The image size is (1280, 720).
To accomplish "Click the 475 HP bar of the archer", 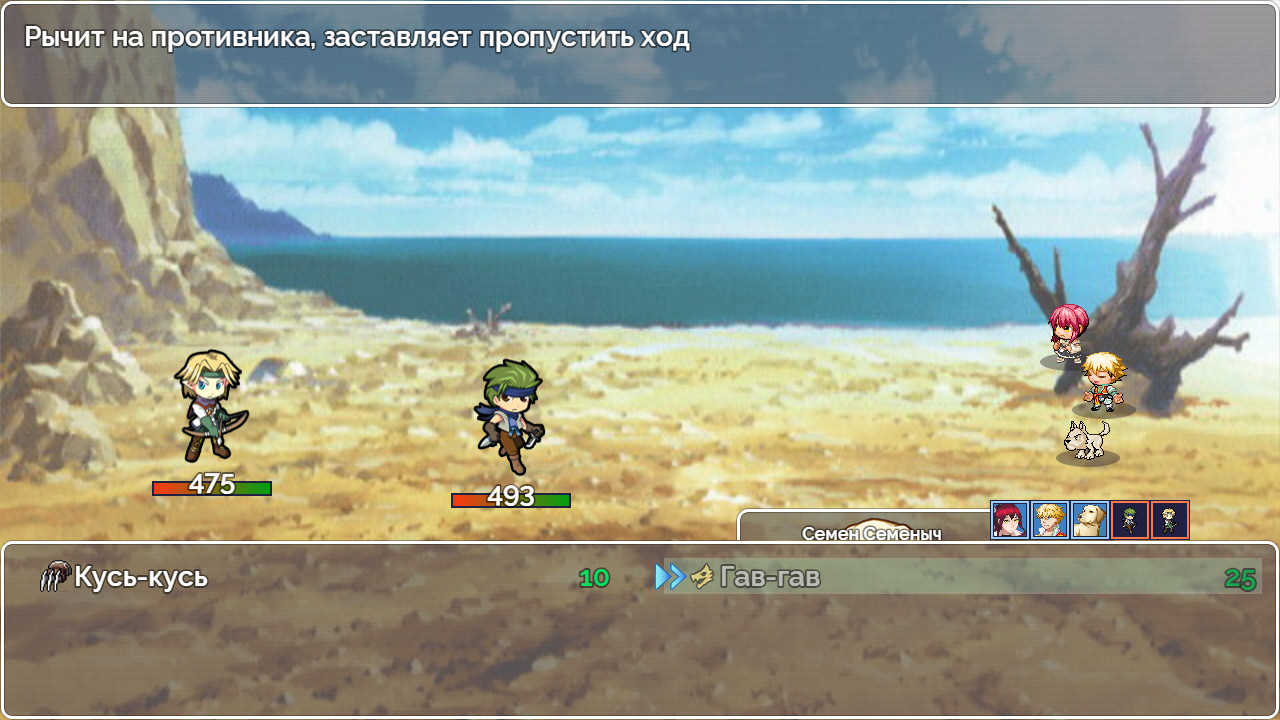I will (x=210, y=488).
